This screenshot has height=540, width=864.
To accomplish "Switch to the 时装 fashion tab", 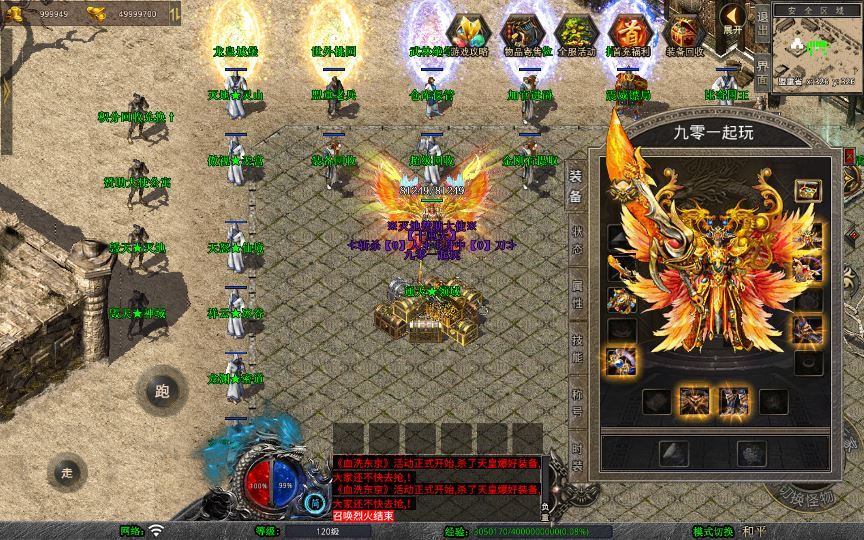I will tap(577, 448).
